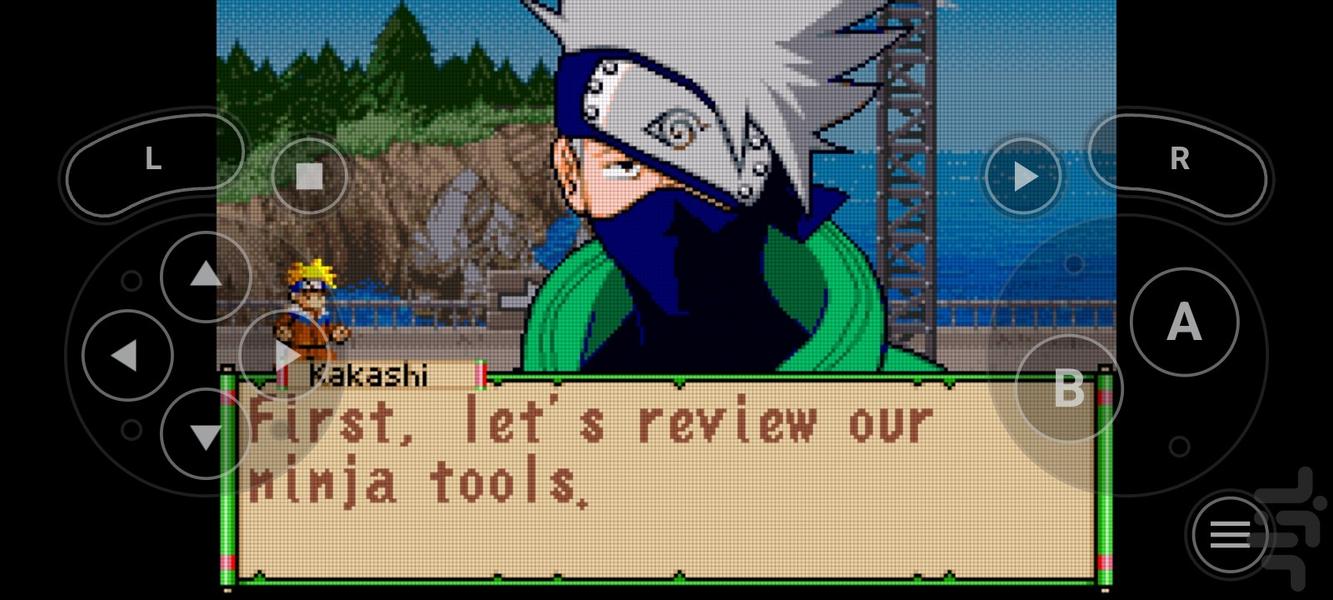The height and width of the screenshot is (600, 1333).
Task: Open the emulator hamburger menu
Action: click(1230, 536)
